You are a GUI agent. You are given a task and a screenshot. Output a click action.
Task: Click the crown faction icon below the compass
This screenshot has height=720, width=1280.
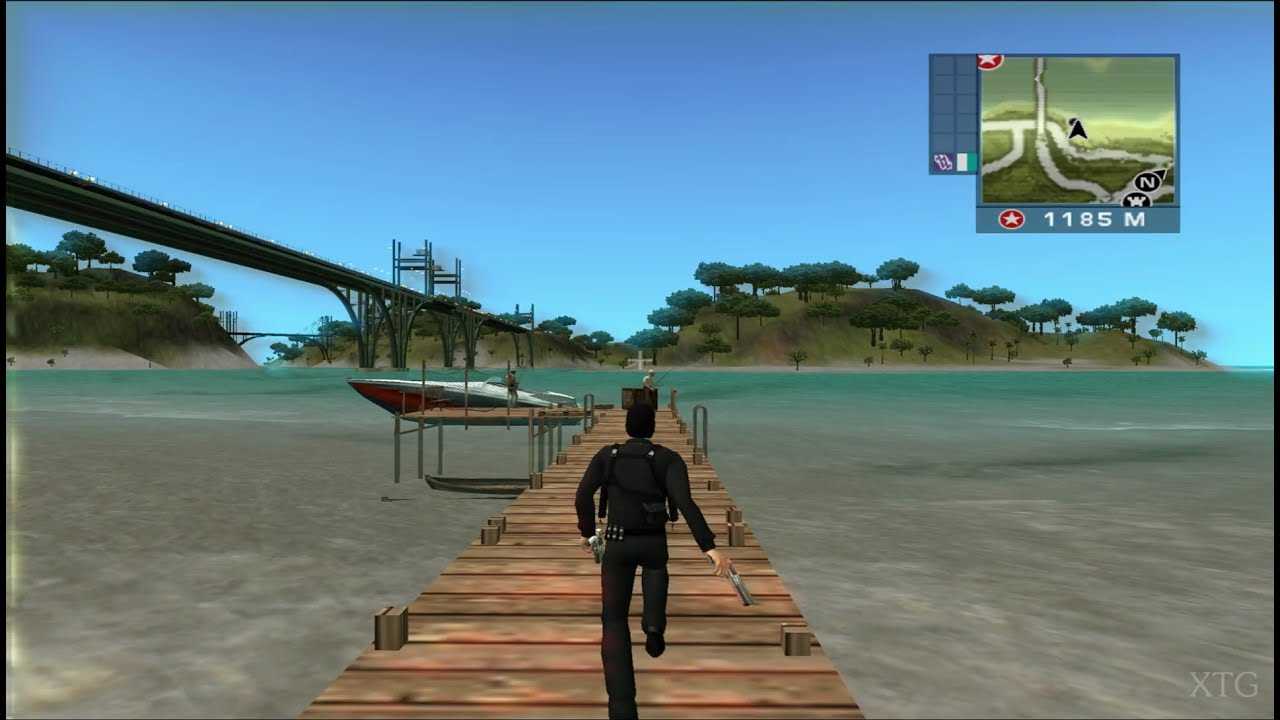1134,201
